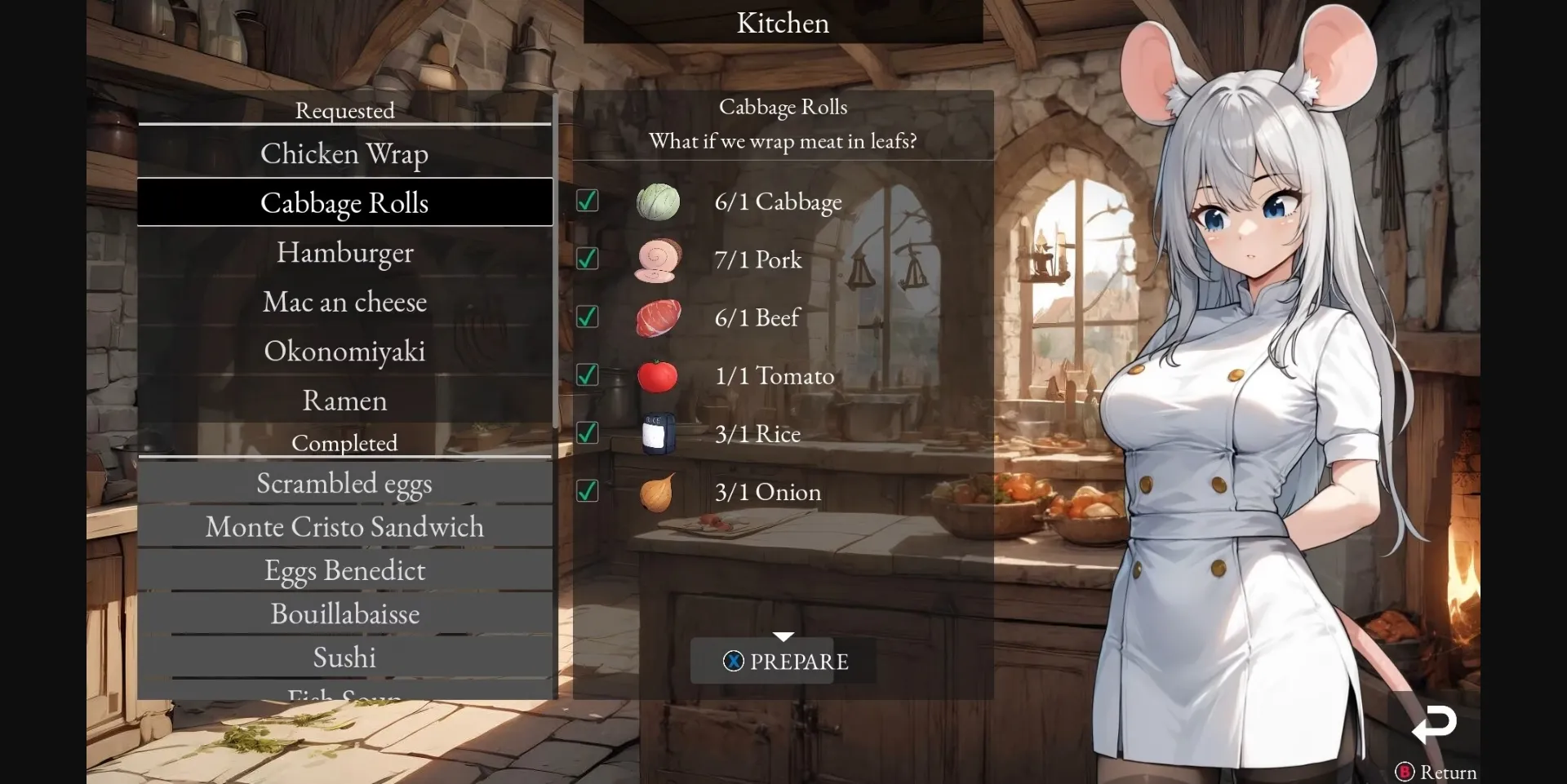Click the beef ingredient icon
Screen dimensions: 1567x784
click(658, 317)
